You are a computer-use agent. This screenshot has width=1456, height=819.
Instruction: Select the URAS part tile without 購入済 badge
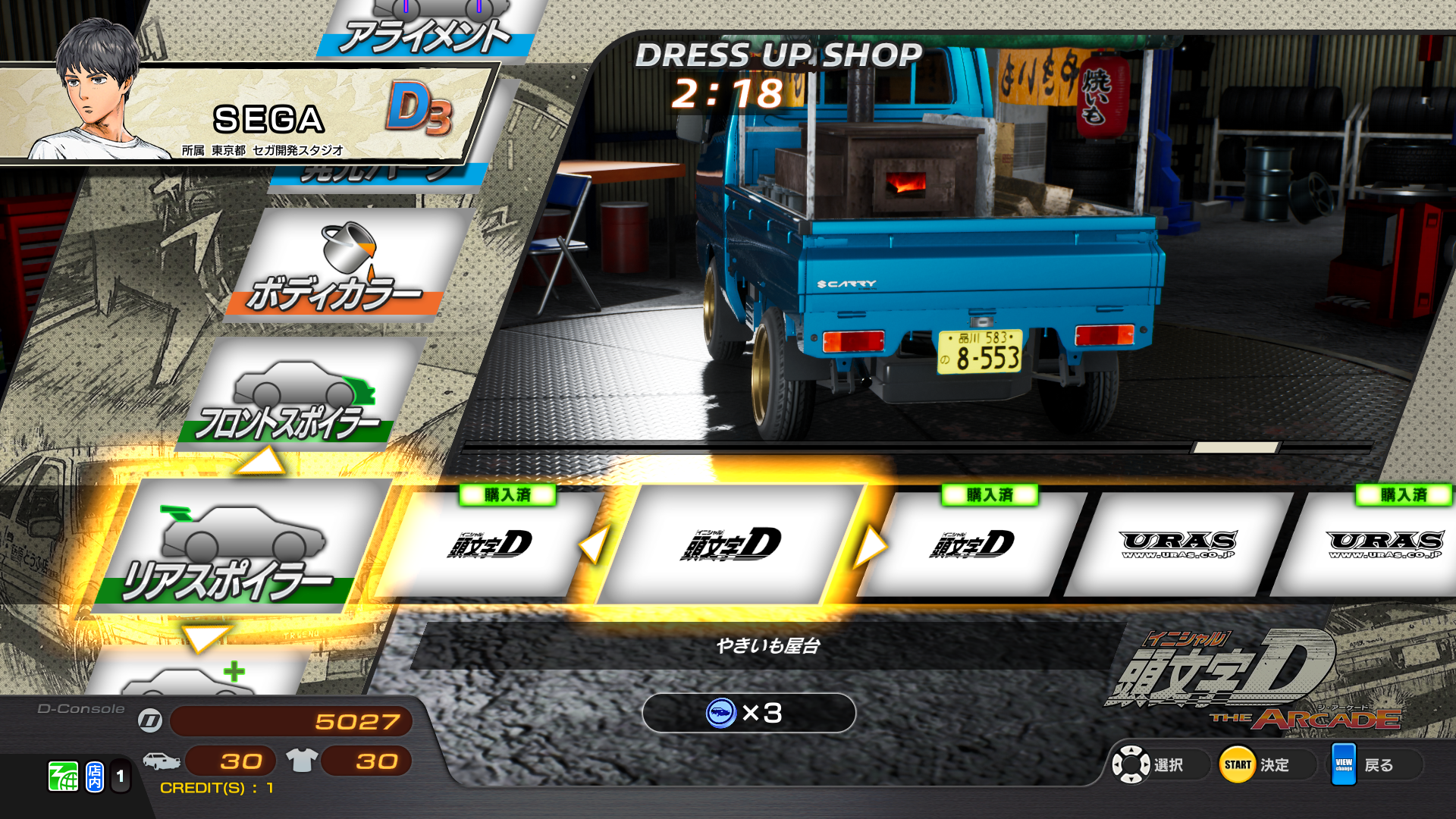click(1178, 544)
